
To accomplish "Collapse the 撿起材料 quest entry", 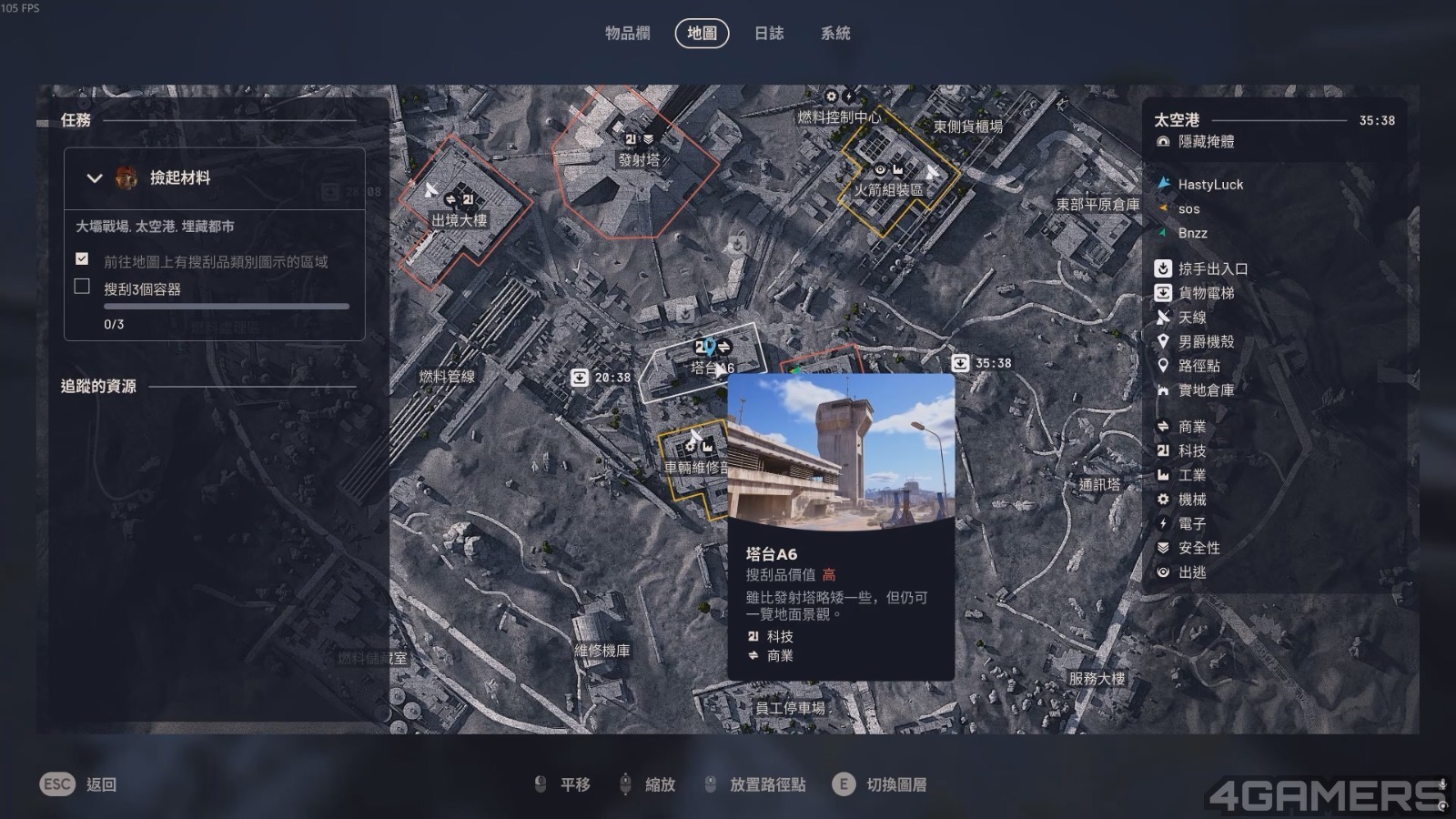I will coord(95,178).
